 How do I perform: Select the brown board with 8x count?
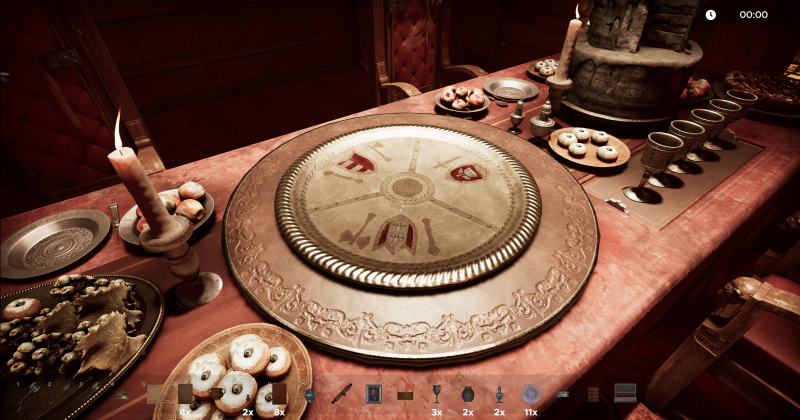click(x=279, y=393)
